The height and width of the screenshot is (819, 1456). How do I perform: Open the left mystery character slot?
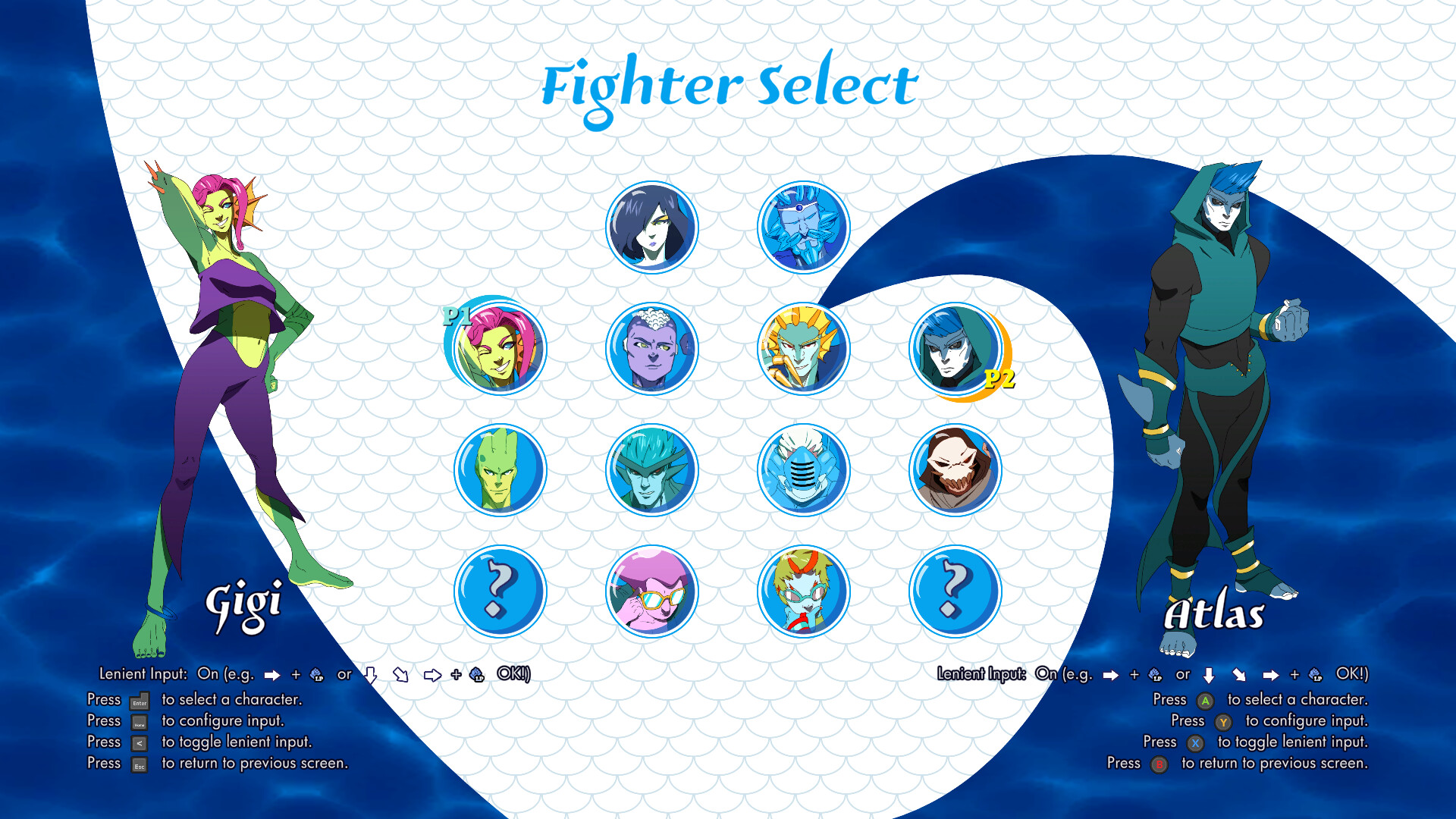coord(499,592)
